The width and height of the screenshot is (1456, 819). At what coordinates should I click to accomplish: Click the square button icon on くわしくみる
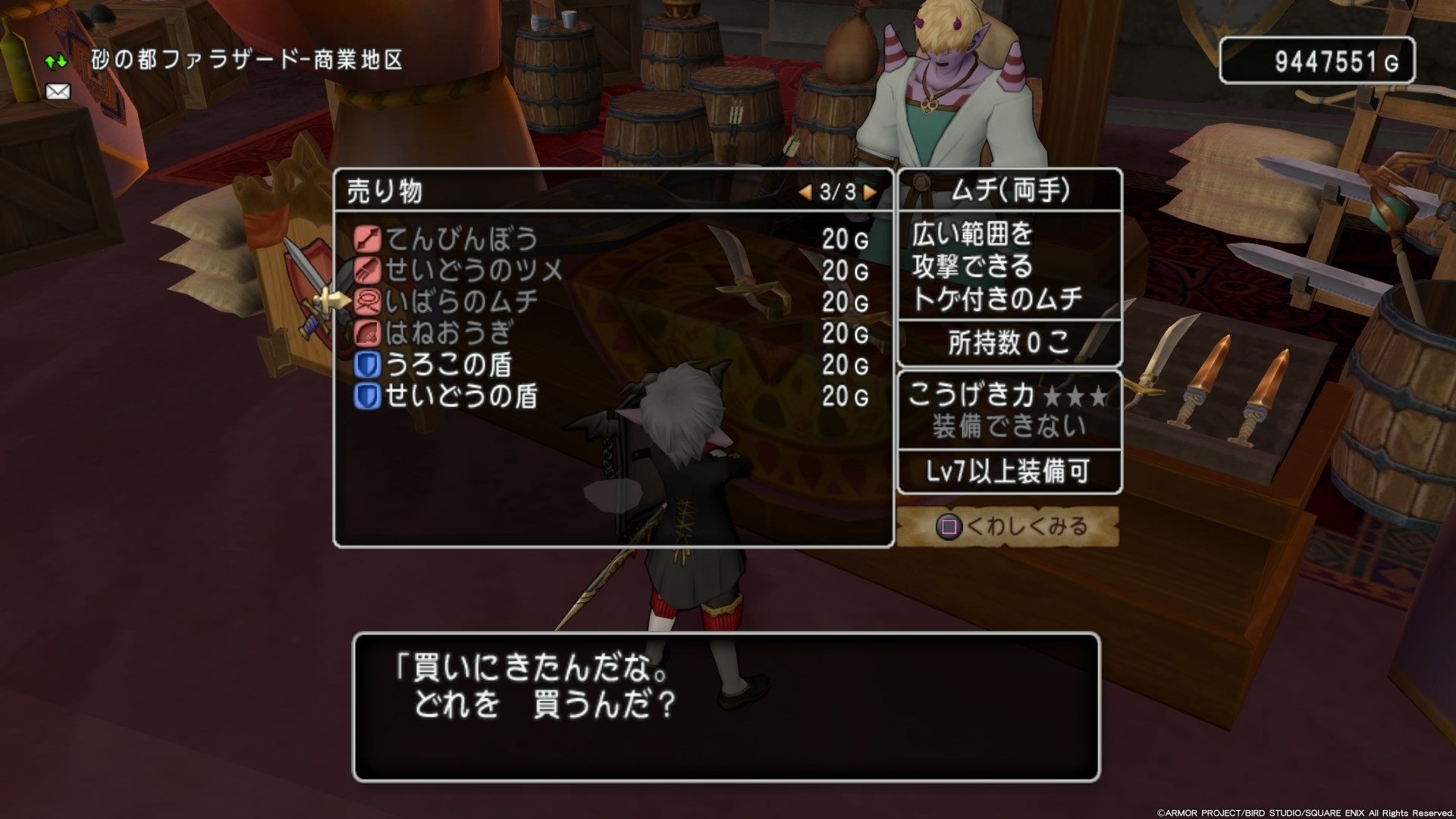click(x=949, y=526)
